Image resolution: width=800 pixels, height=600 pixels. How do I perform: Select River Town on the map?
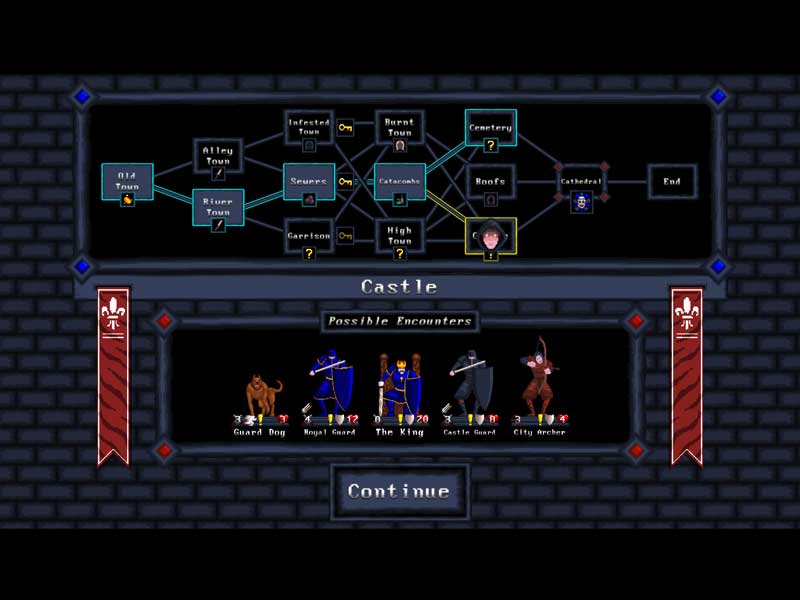click(x=217, y=207)
